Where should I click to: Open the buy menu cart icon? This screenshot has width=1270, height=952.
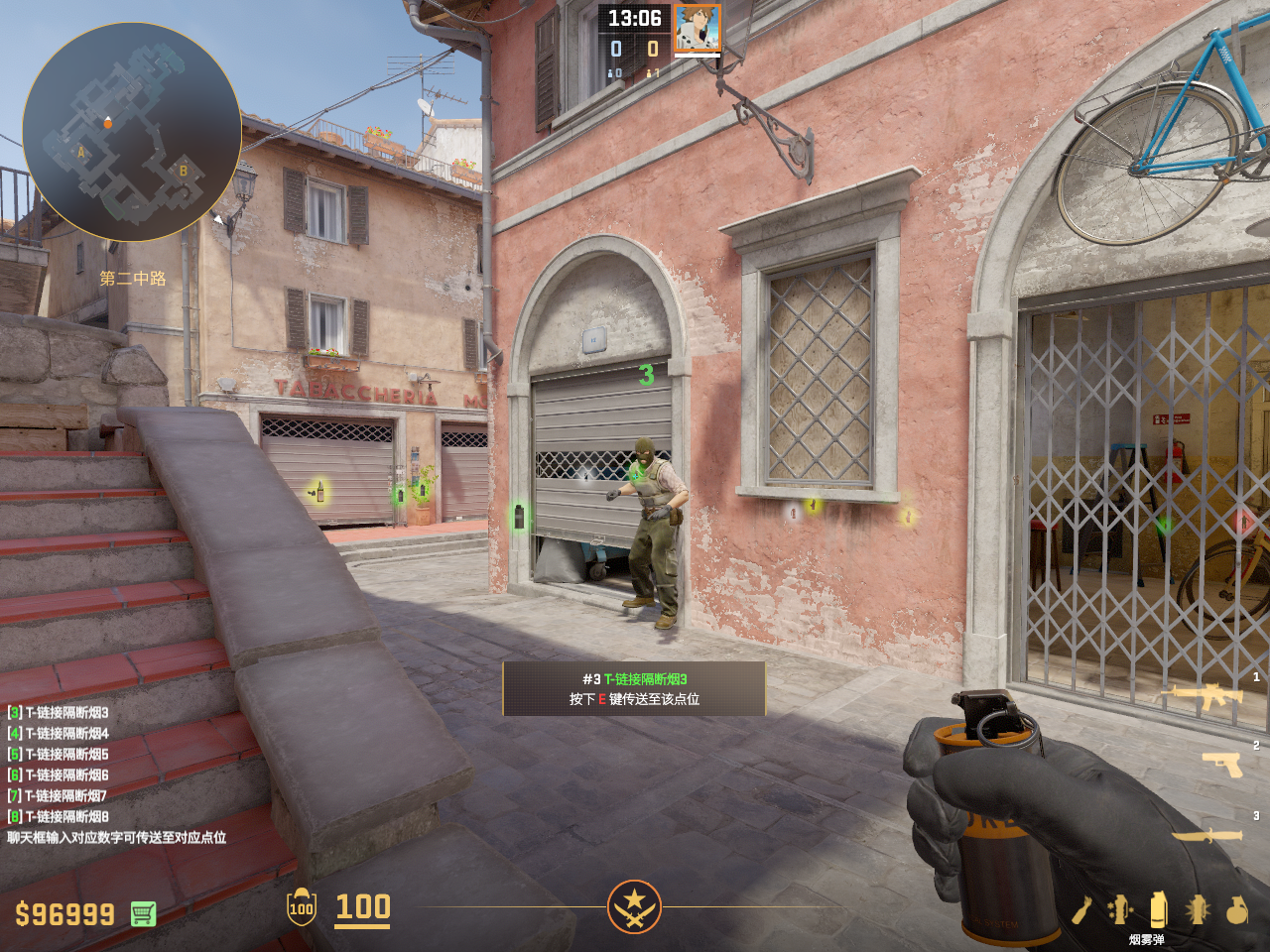(143, 913)
